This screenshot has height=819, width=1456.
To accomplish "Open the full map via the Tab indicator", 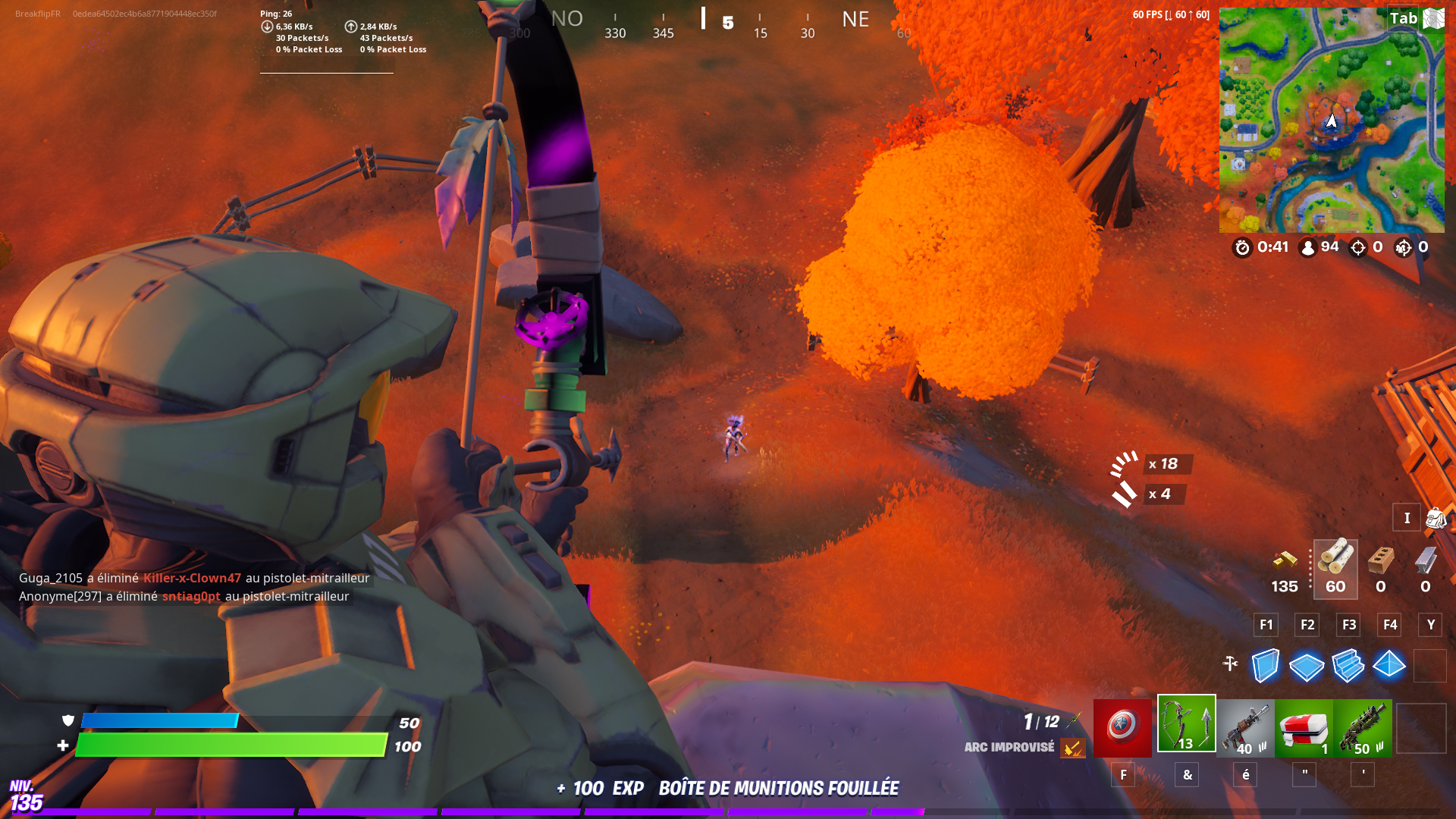I will (x=1405, y=17).
